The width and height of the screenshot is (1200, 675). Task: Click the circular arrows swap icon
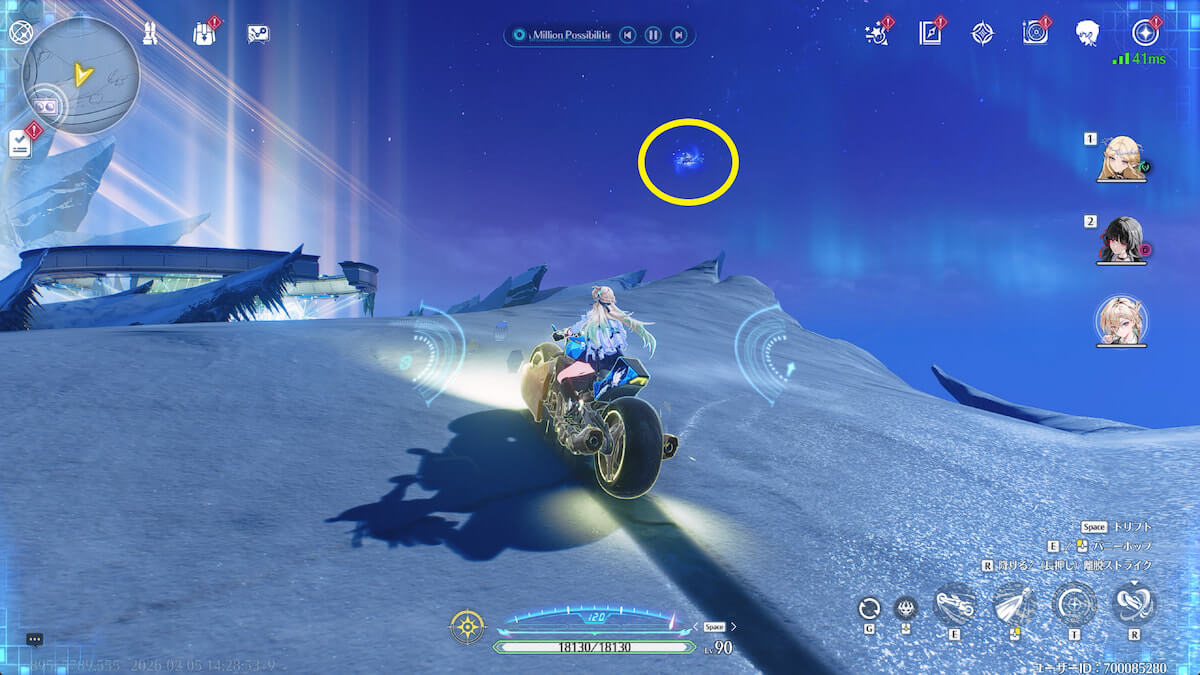870,608
